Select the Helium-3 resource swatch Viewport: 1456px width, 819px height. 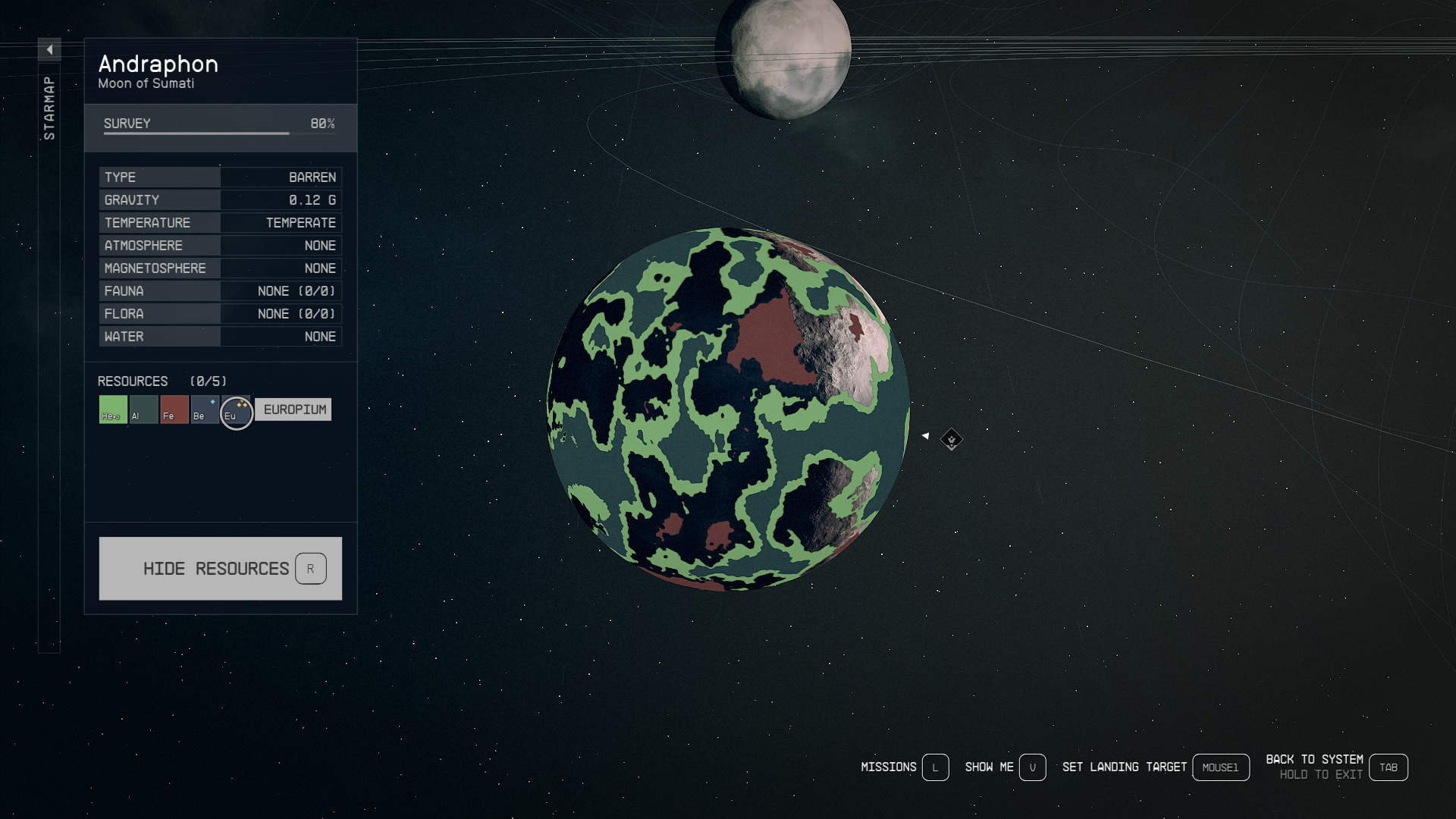(113, 409)
